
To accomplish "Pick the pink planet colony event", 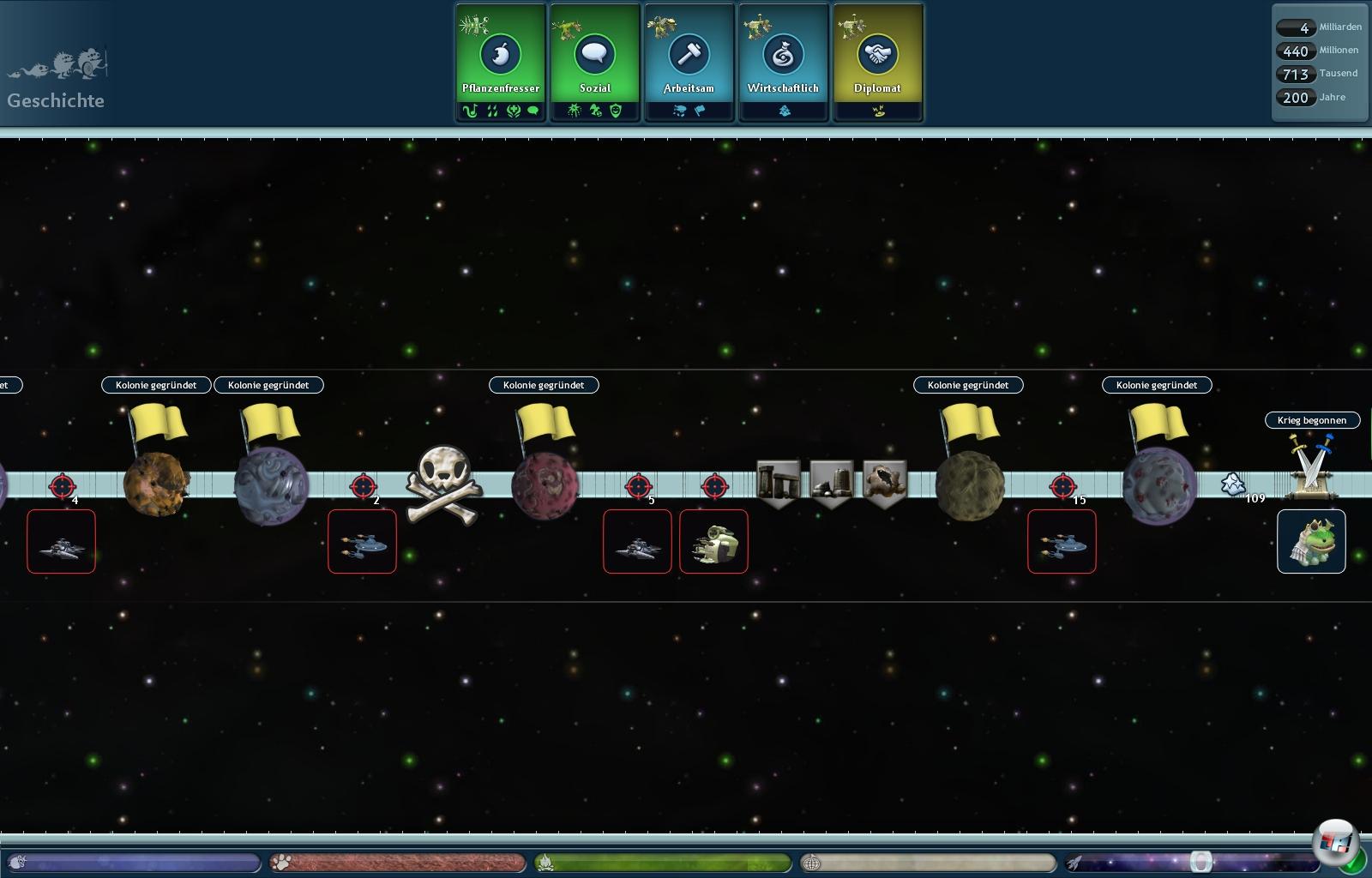I will [545, 485].
